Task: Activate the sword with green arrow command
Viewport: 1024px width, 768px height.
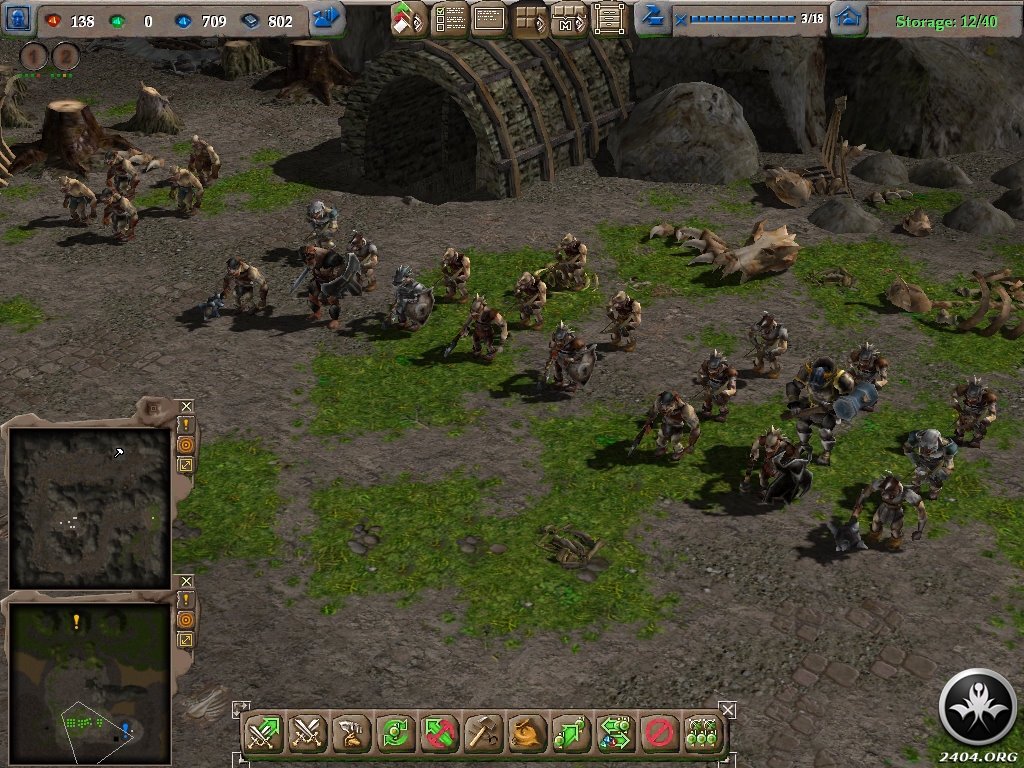Action: click(263, 734)
